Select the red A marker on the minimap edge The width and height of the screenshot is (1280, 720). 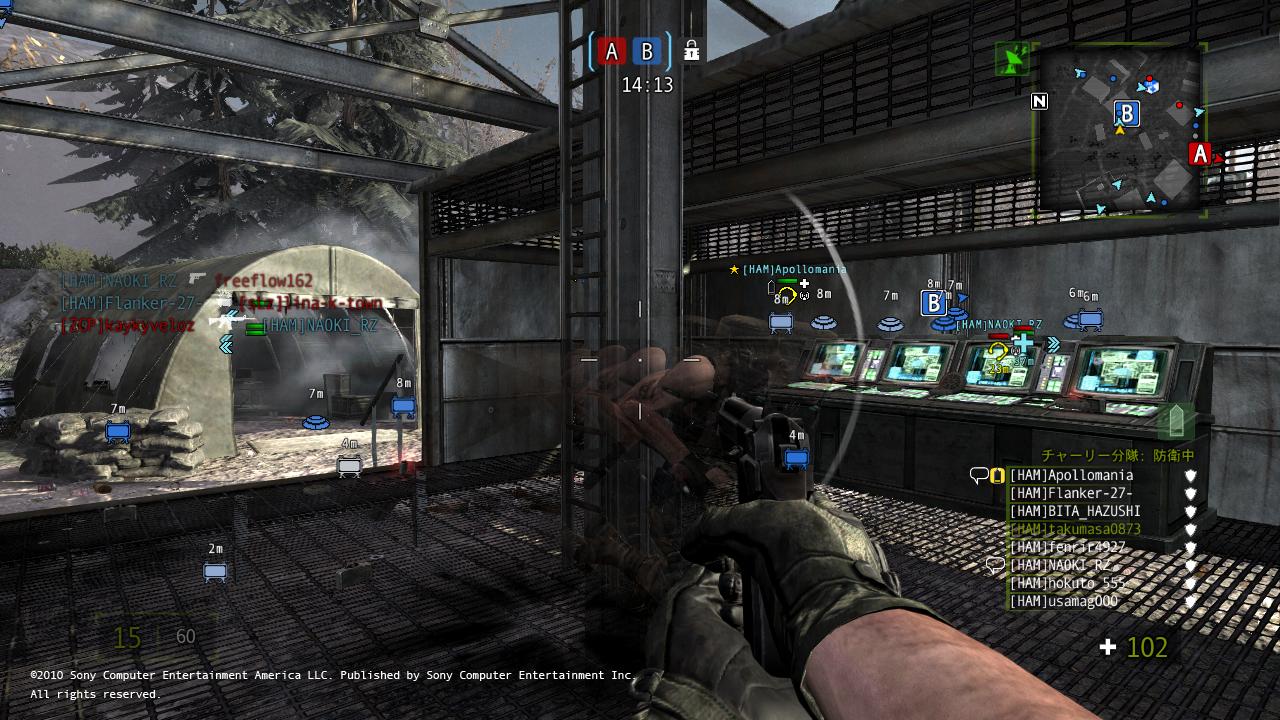pyautogui.click(x=1199, y=154)
